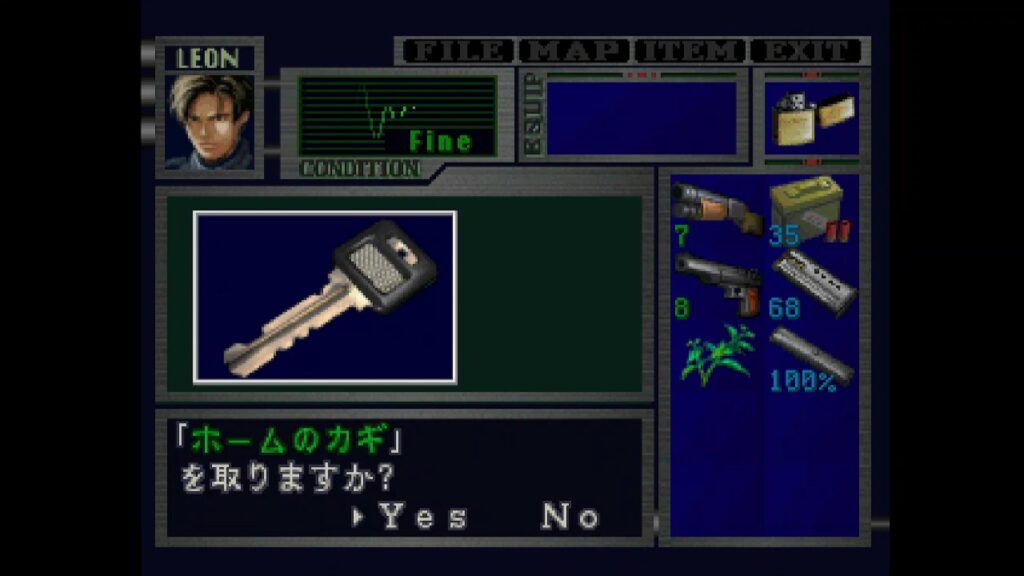Select the green ammo box slot
Viewport: 1024px width, 576px height.
click(808, 210)
